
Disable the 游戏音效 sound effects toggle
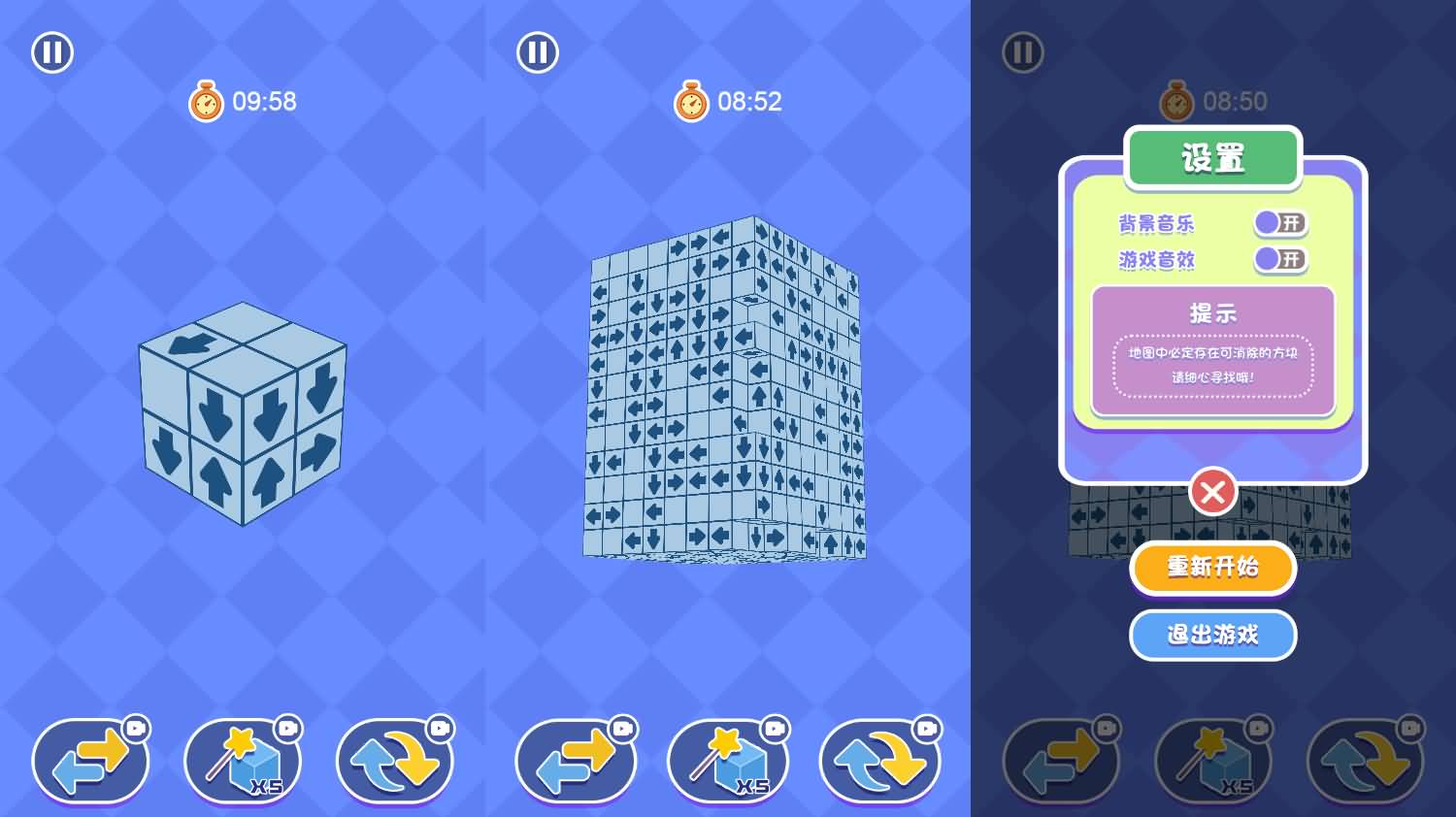point(1278,260)
